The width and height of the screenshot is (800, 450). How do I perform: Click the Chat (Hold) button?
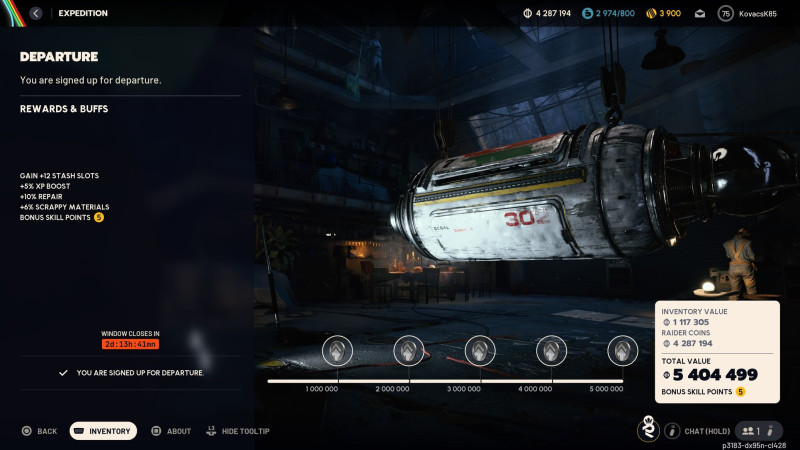click(701, 431)
